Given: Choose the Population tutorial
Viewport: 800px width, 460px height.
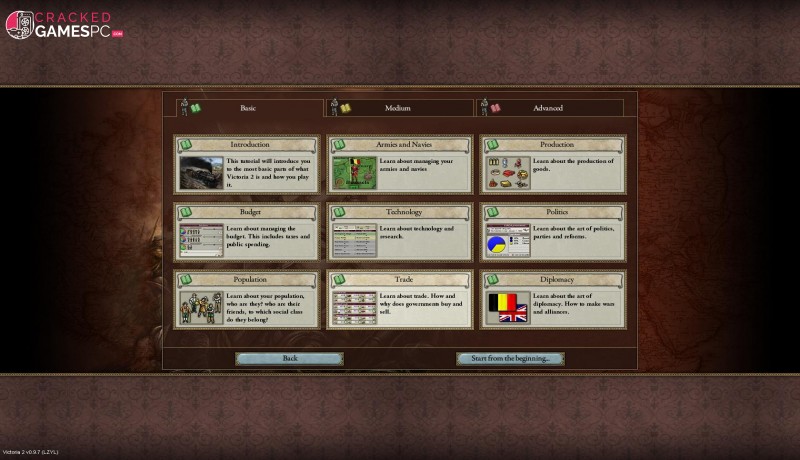Looking at the screenshot, I should click(247, 300).
